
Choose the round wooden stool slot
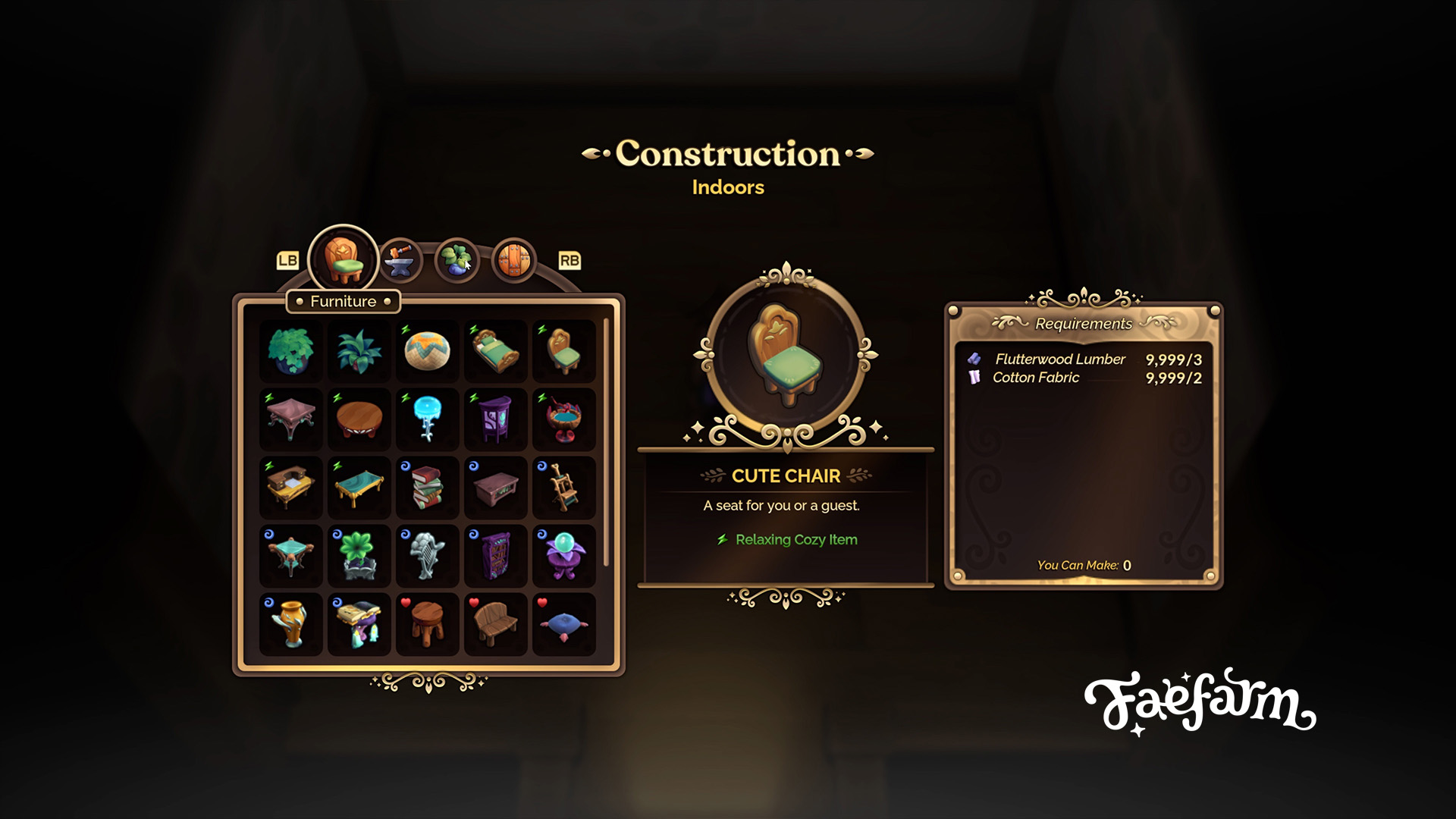click(x=427, y=623)
